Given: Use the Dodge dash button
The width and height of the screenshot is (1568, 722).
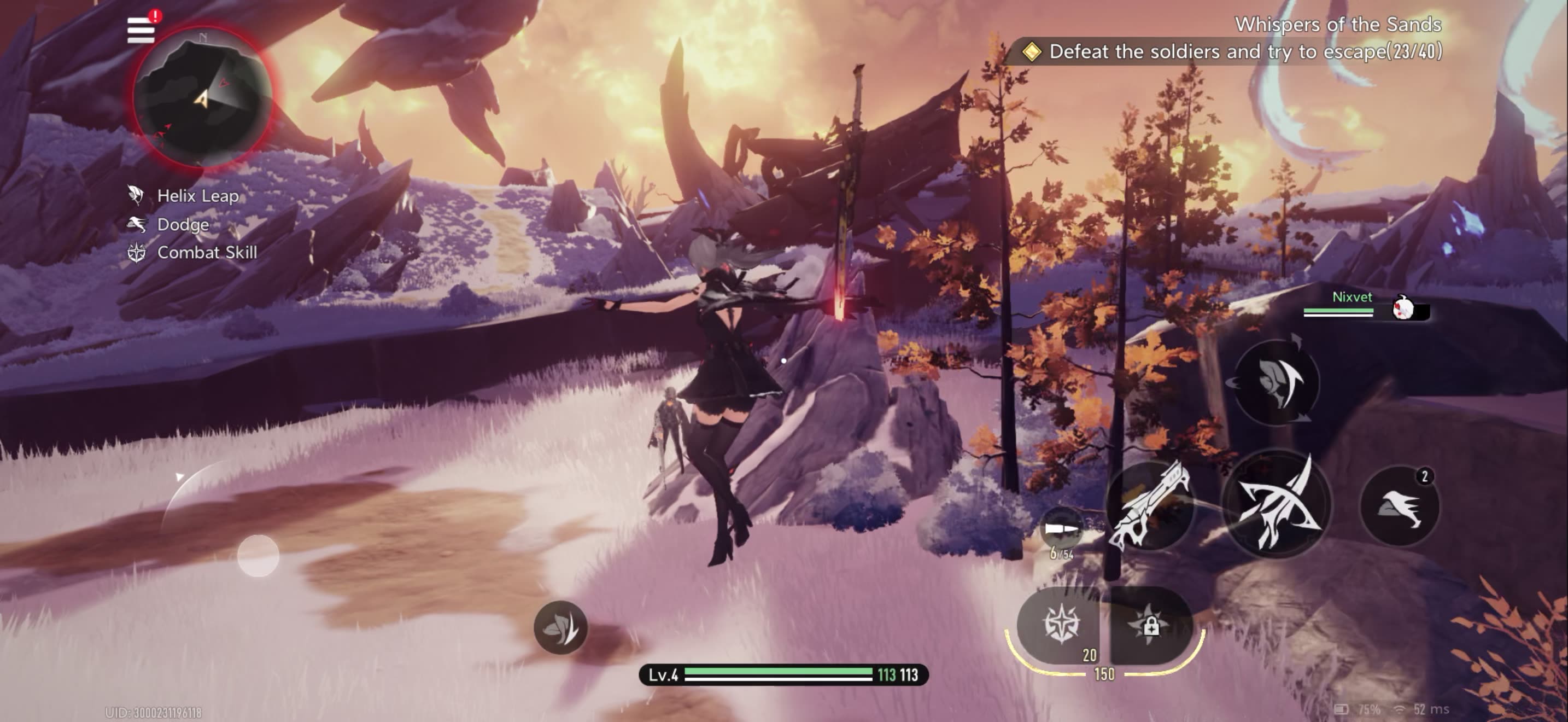Looking at the screenshot, I should [1399, 506].
